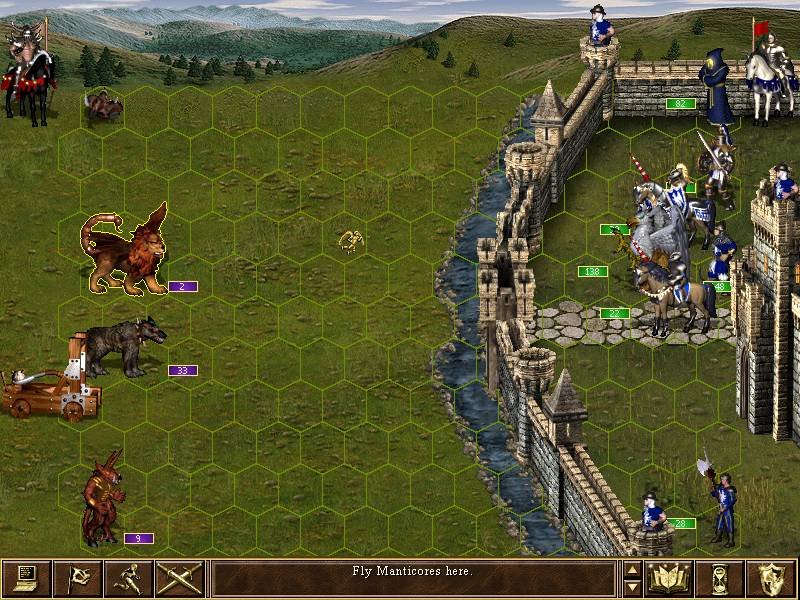800x600 pixels.
Task: Select the red demon stack of 9
Action: click(104, 500)
